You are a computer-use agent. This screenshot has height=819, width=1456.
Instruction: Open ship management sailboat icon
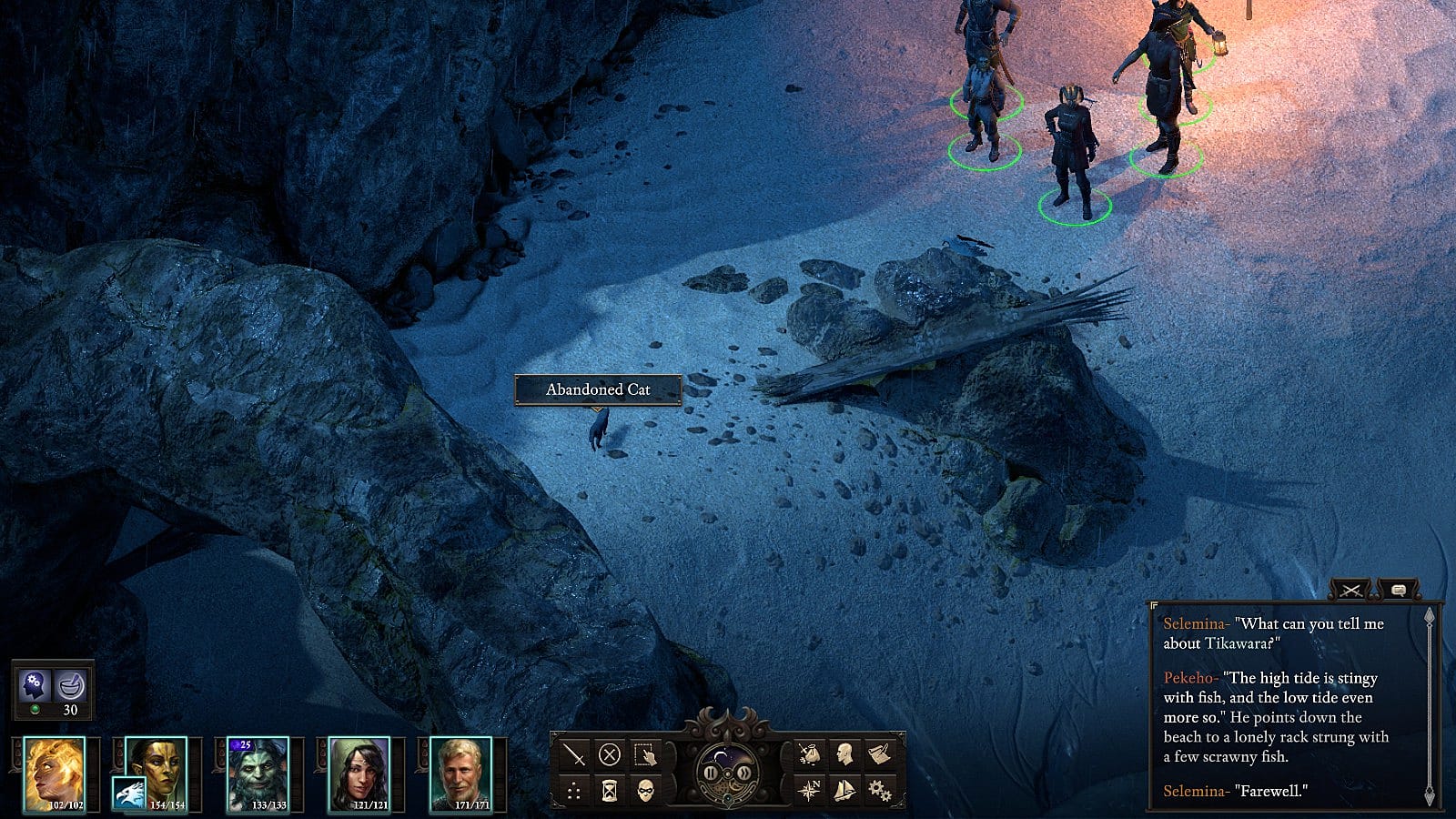[x=844, y=790]
